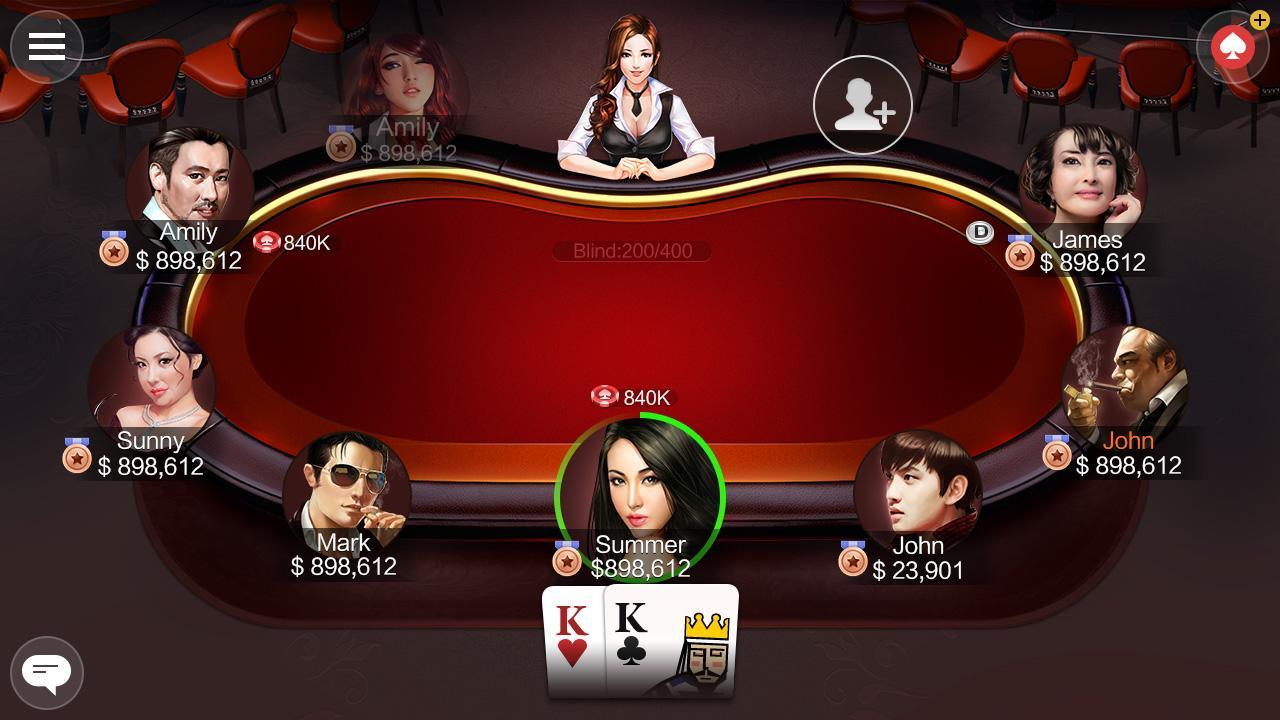This screenshot has width=1280, height=720.
Task: Click the 840K bet chip near Amily's seat
Action: point(267,241)
